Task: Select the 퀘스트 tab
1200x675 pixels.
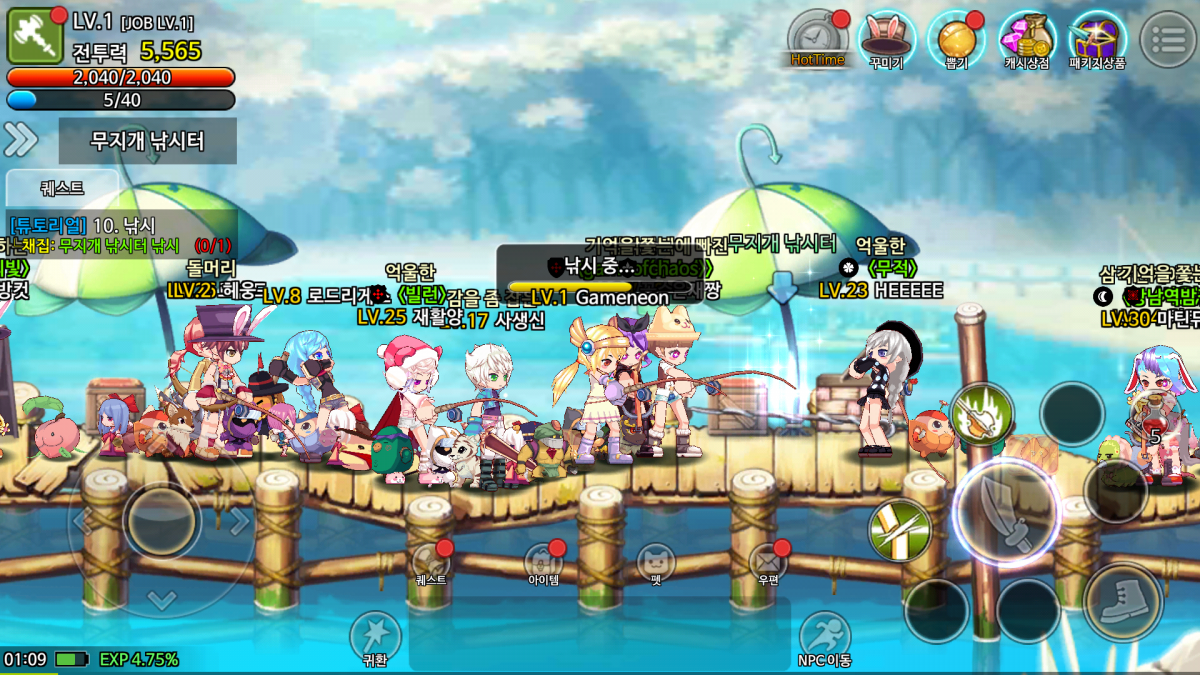Action: click(x=63, y=187)
